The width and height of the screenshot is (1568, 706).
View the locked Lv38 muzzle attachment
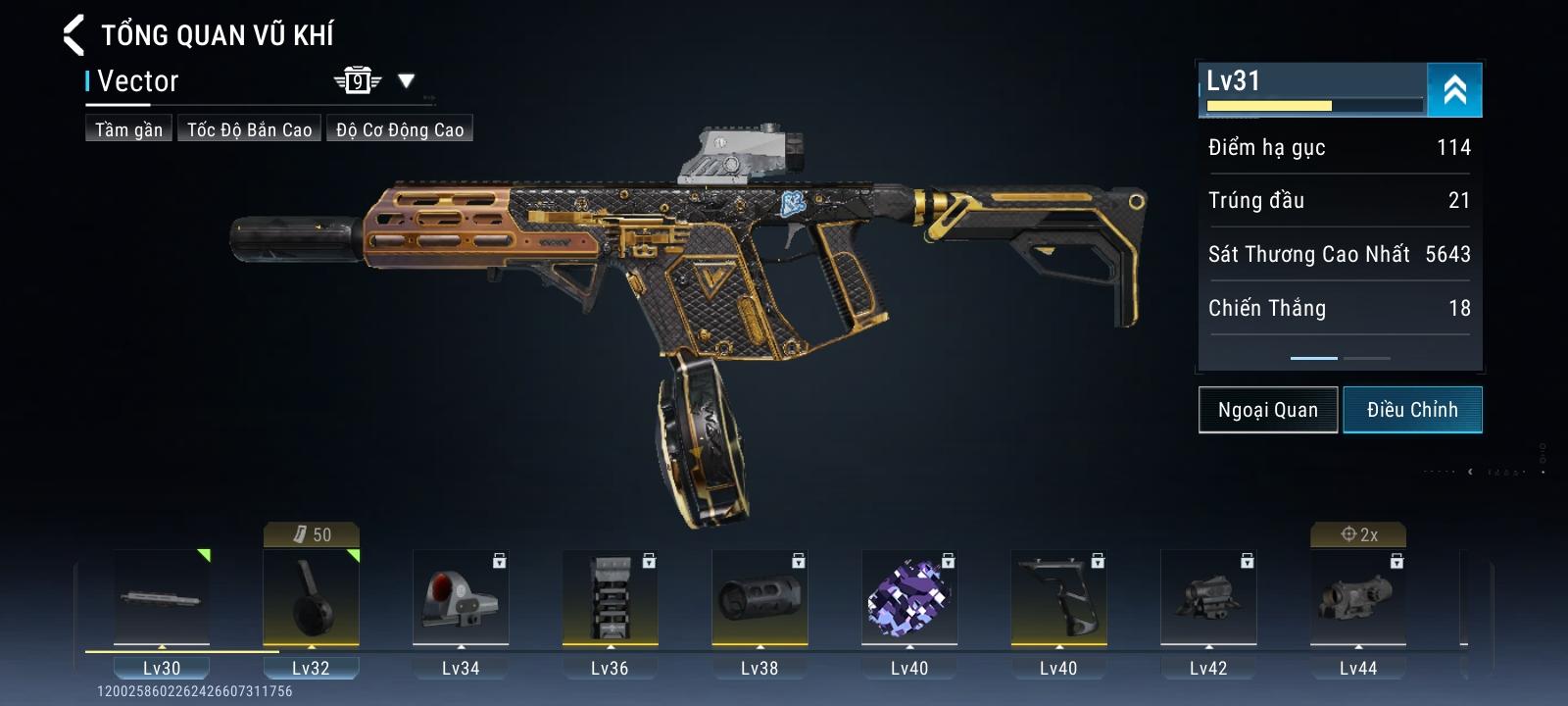coord(759,597)
